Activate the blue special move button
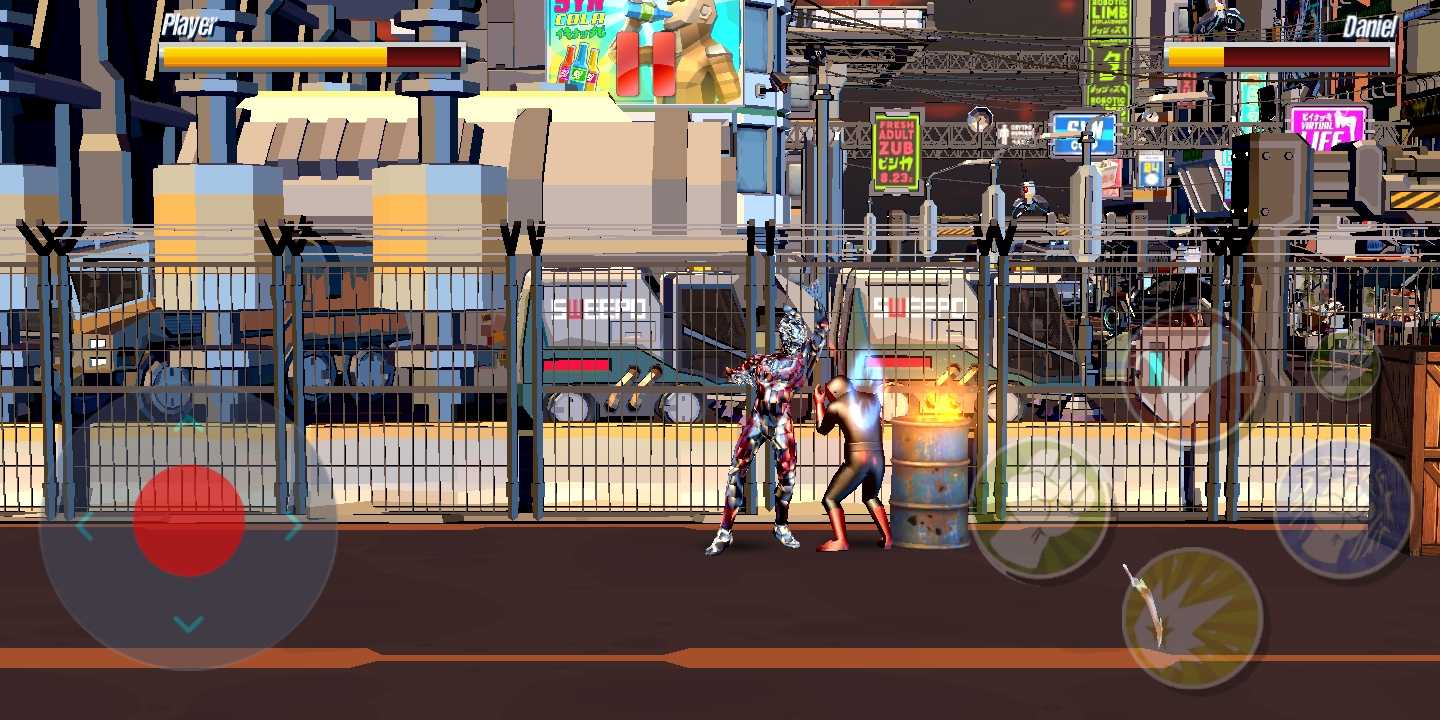 point(1341,500)
